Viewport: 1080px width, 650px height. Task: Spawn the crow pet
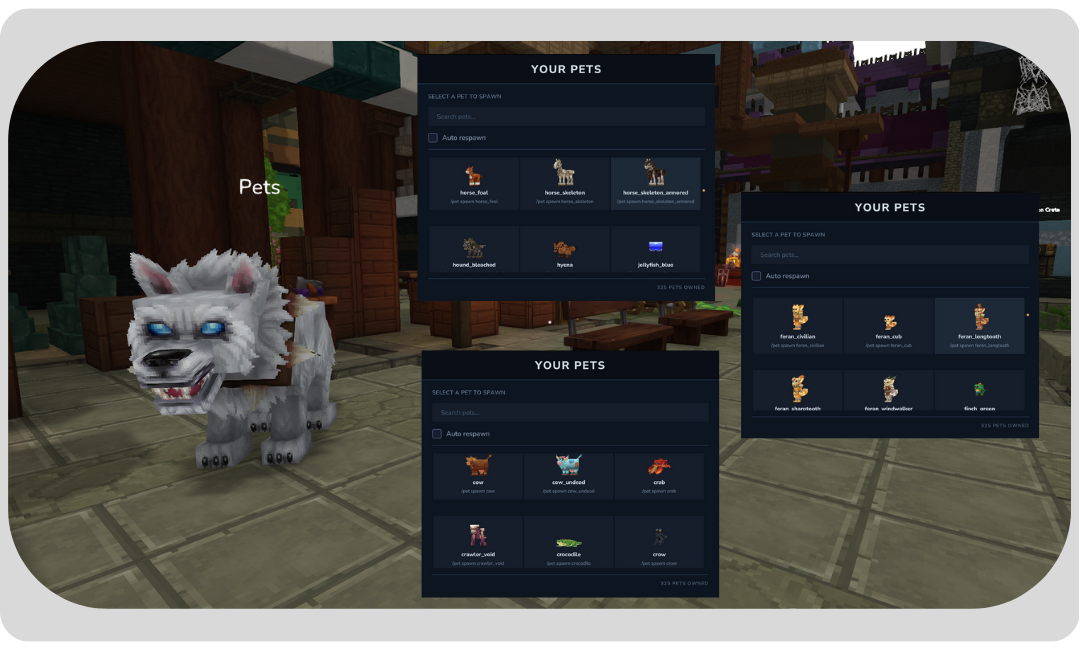tap(659, 541)
